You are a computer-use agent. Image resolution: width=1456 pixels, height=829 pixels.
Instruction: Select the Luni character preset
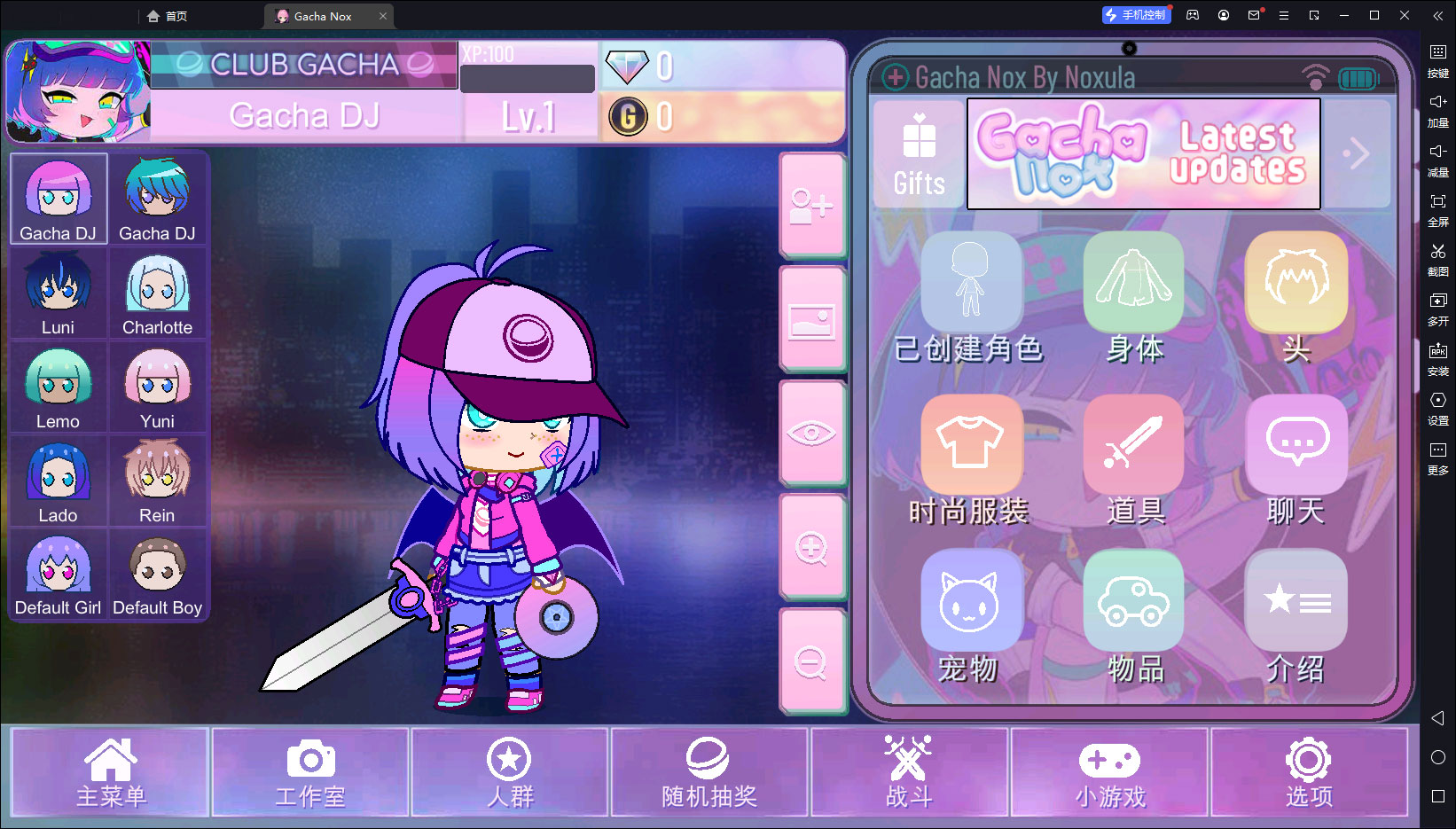coord(59,293)
